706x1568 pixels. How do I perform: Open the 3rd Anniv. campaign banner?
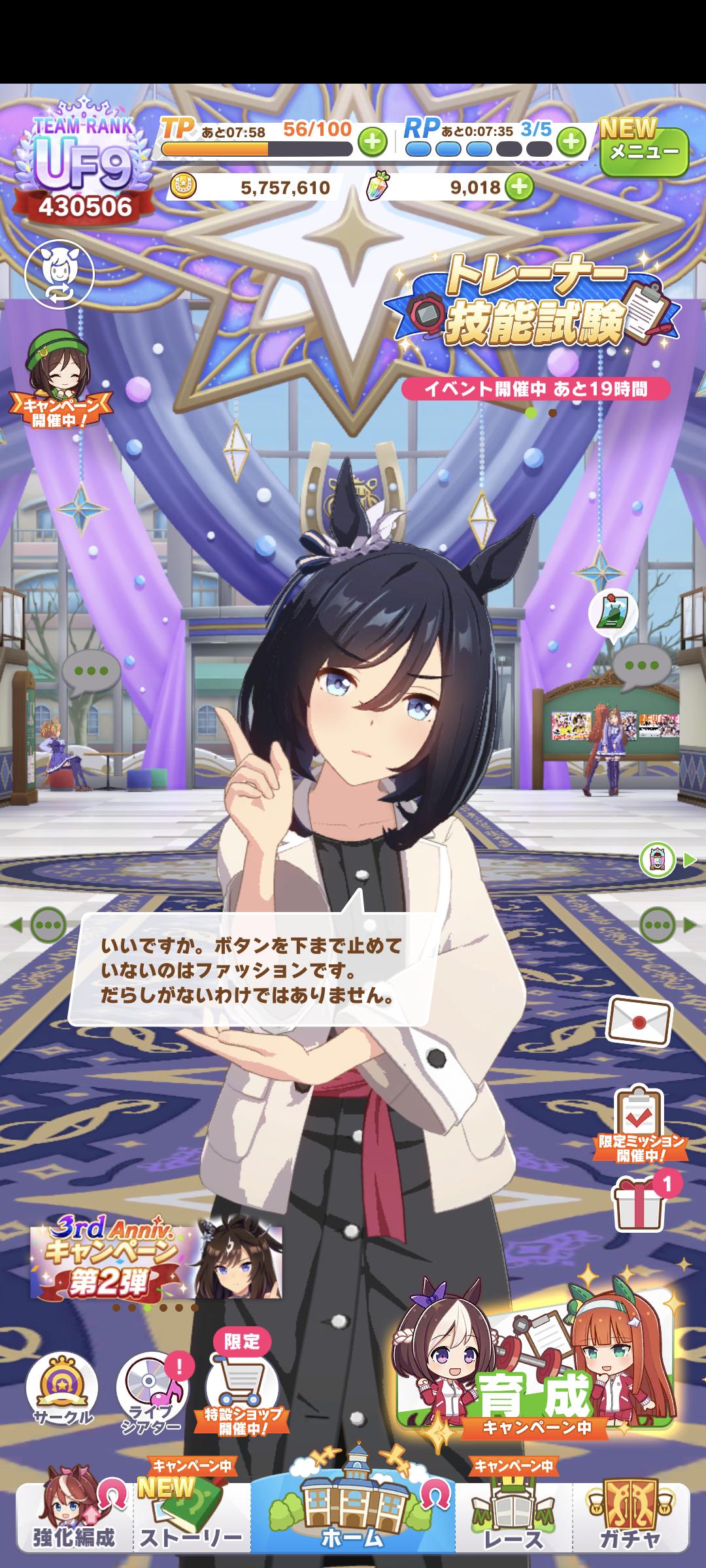click(156, 1260)
